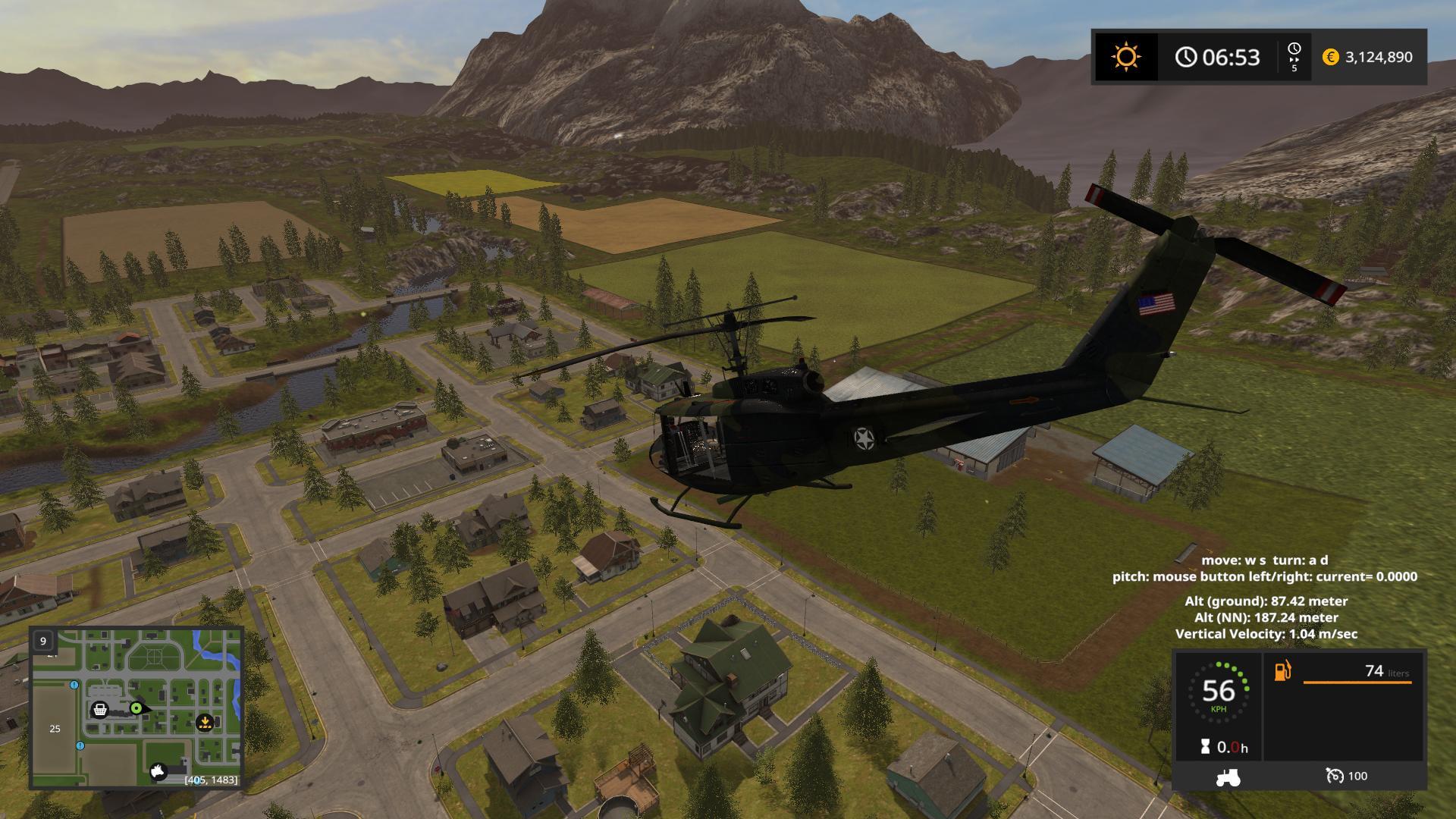Click the sunny weather forecast icon
The height and width of the screenshot is (819, 1456).
coord(1125,57)
